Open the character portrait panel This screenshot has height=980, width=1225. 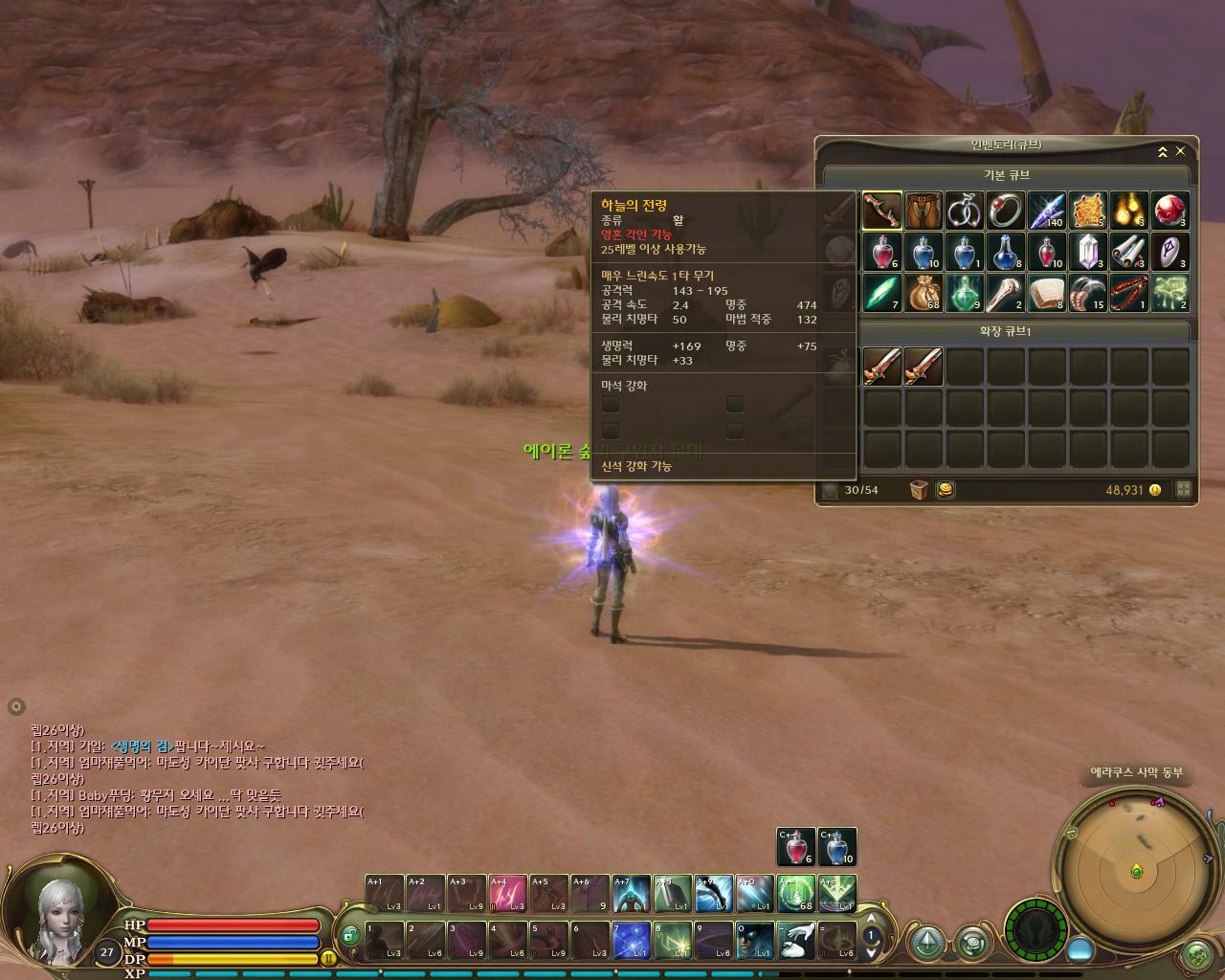tap(57, 919)
